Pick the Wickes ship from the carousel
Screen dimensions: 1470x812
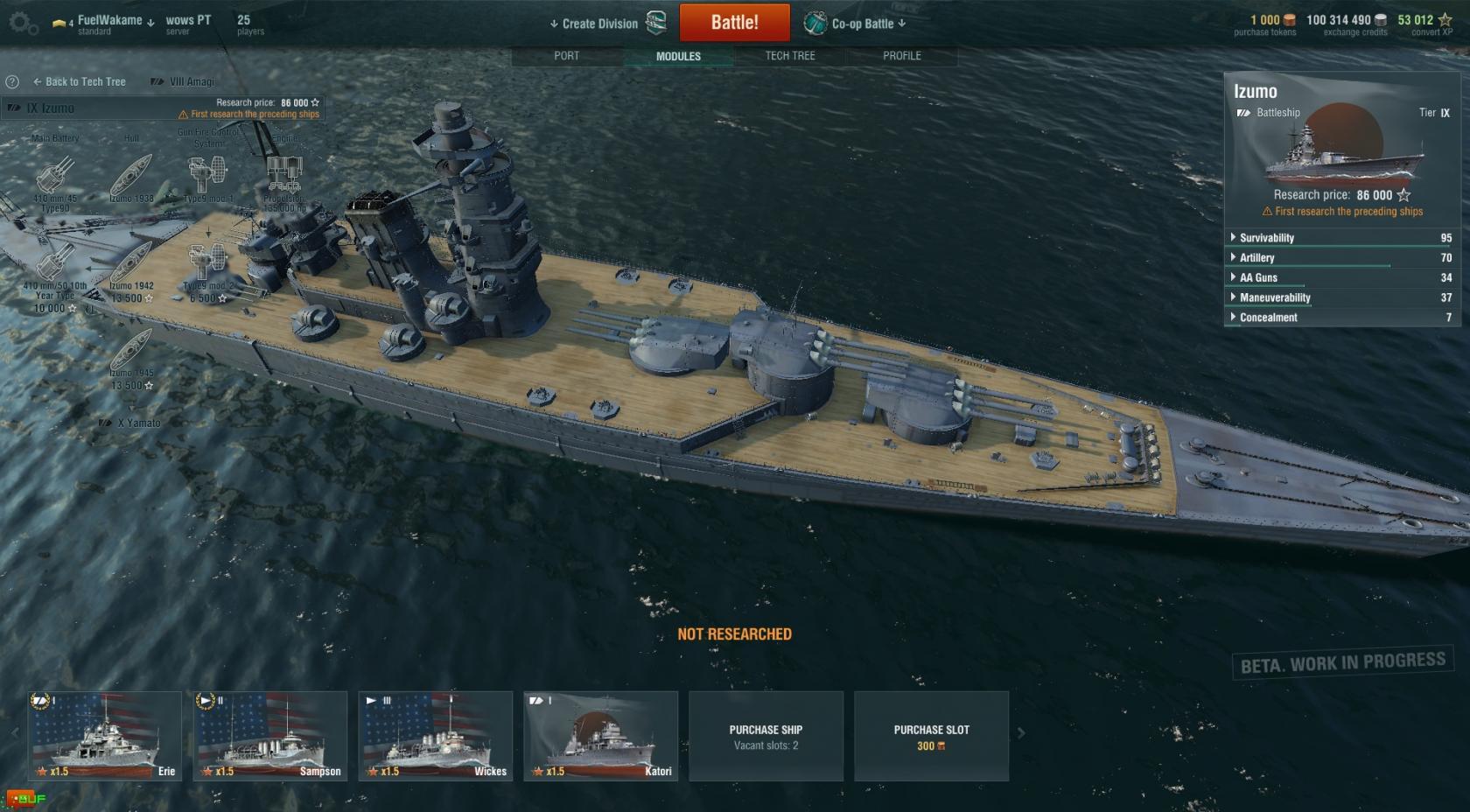click(x=435, y=736)
